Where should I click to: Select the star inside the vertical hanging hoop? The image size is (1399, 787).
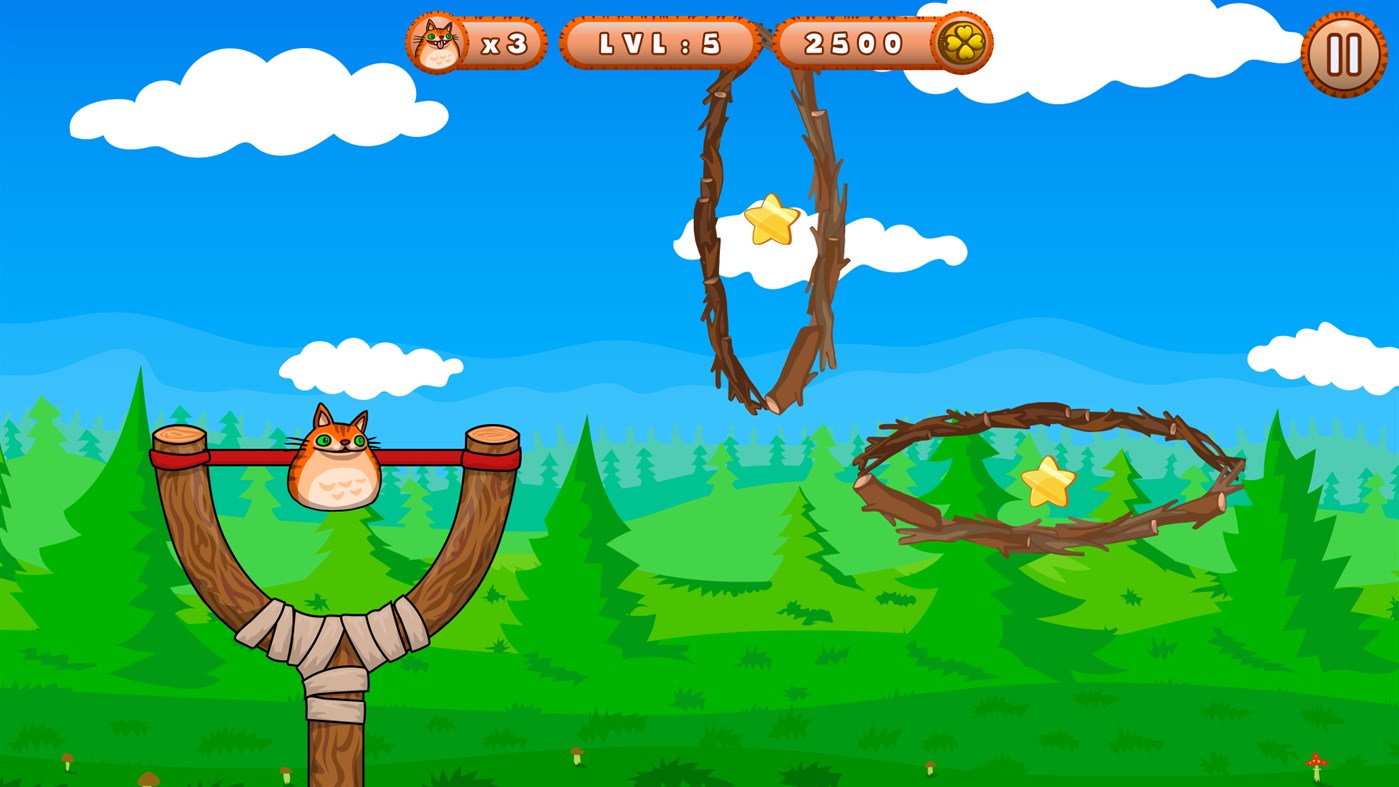coord(772,219)
